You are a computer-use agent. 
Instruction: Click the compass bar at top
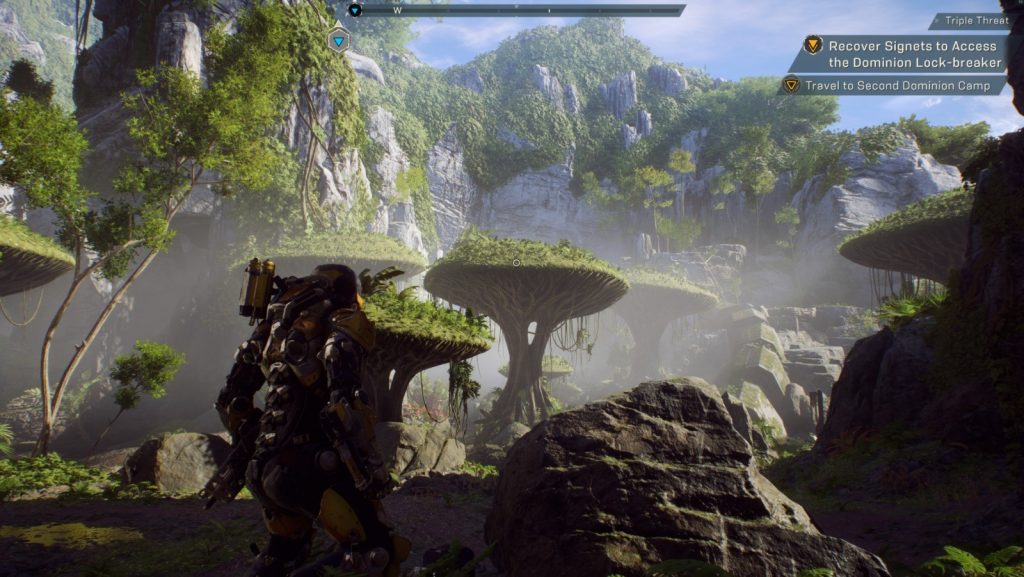pos(520,10)
